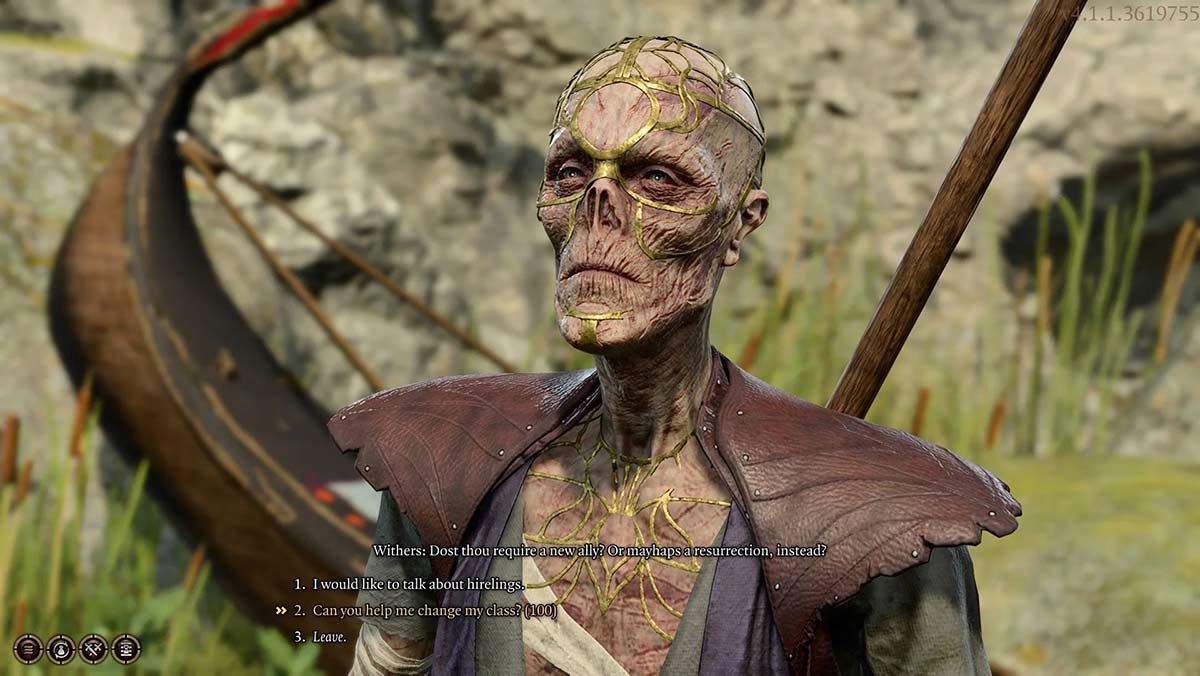Ask Withers to help change your class
Screen dimensions: 1200x676
point(434,610)
